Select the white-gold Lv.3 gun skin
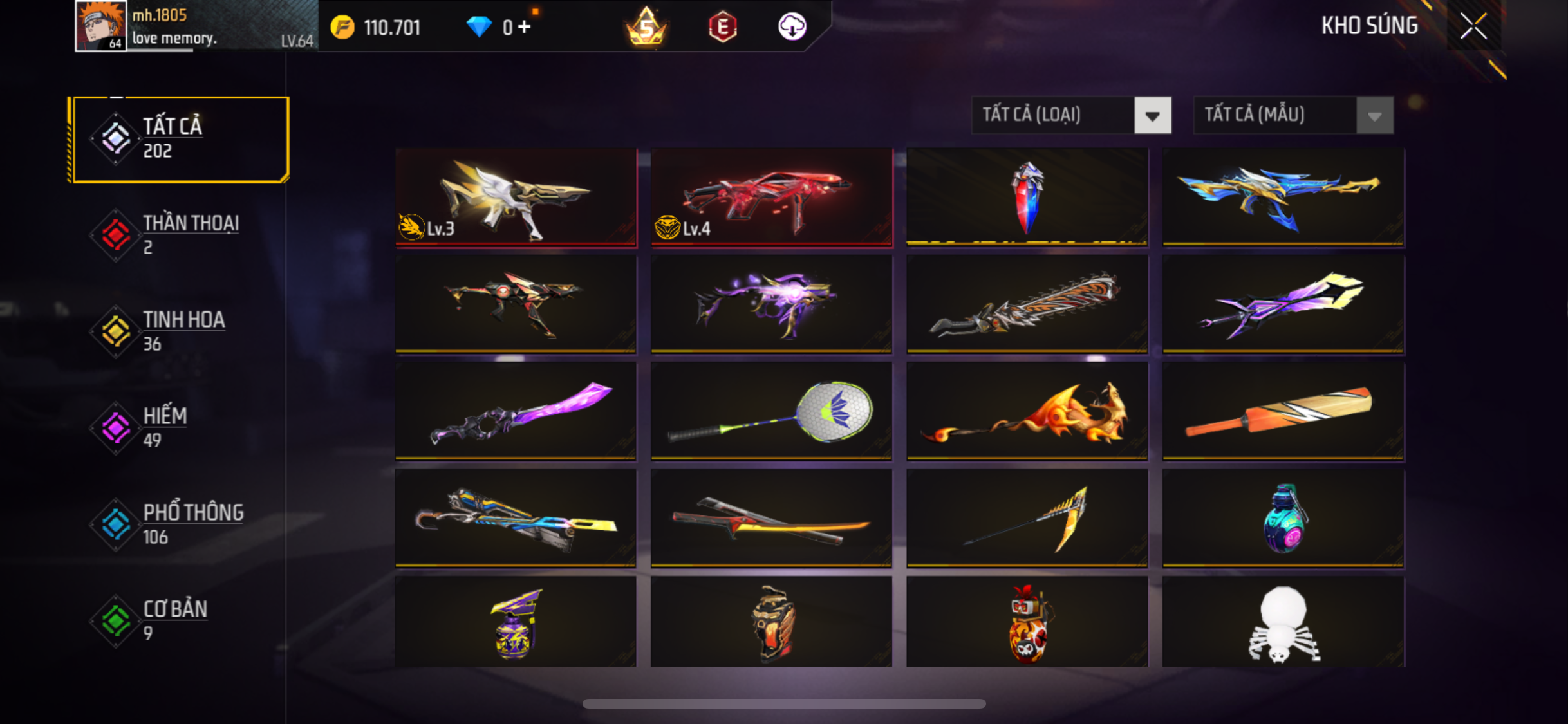1568x724 pixels. pyautogui.click(x=516, y=197)
